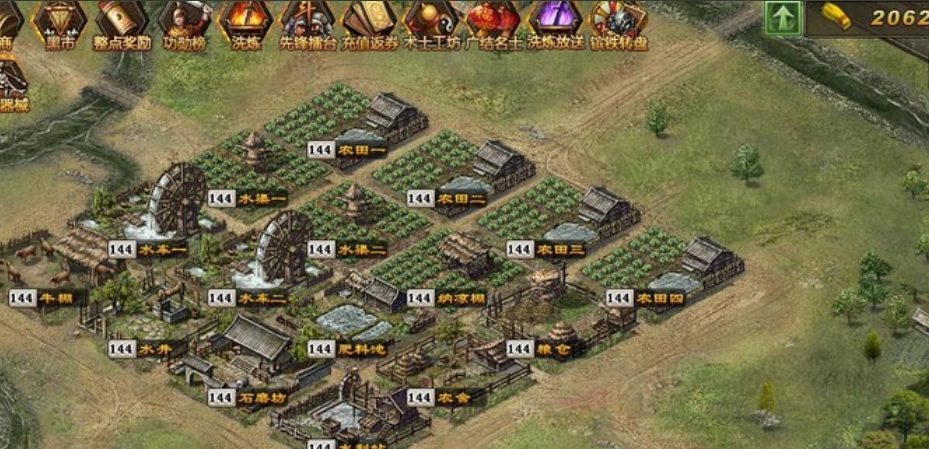Viewport: 929px width, 449px height.
Task: Select the 农田四 farmland building label
Action: (x=662, y=298)
